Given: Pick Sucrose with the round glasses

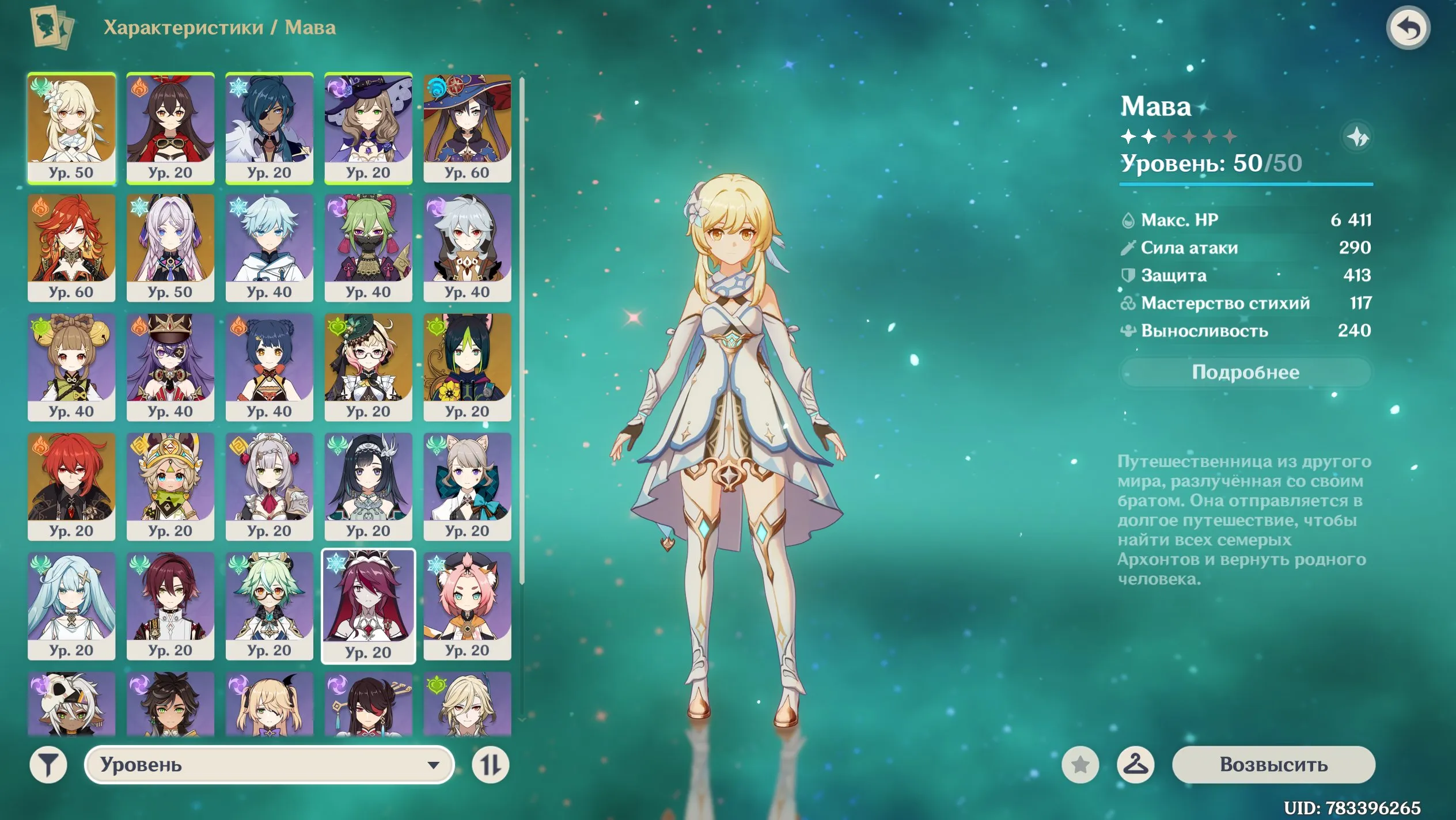Looking at the screenshot, I should click(x=270, y=605).
